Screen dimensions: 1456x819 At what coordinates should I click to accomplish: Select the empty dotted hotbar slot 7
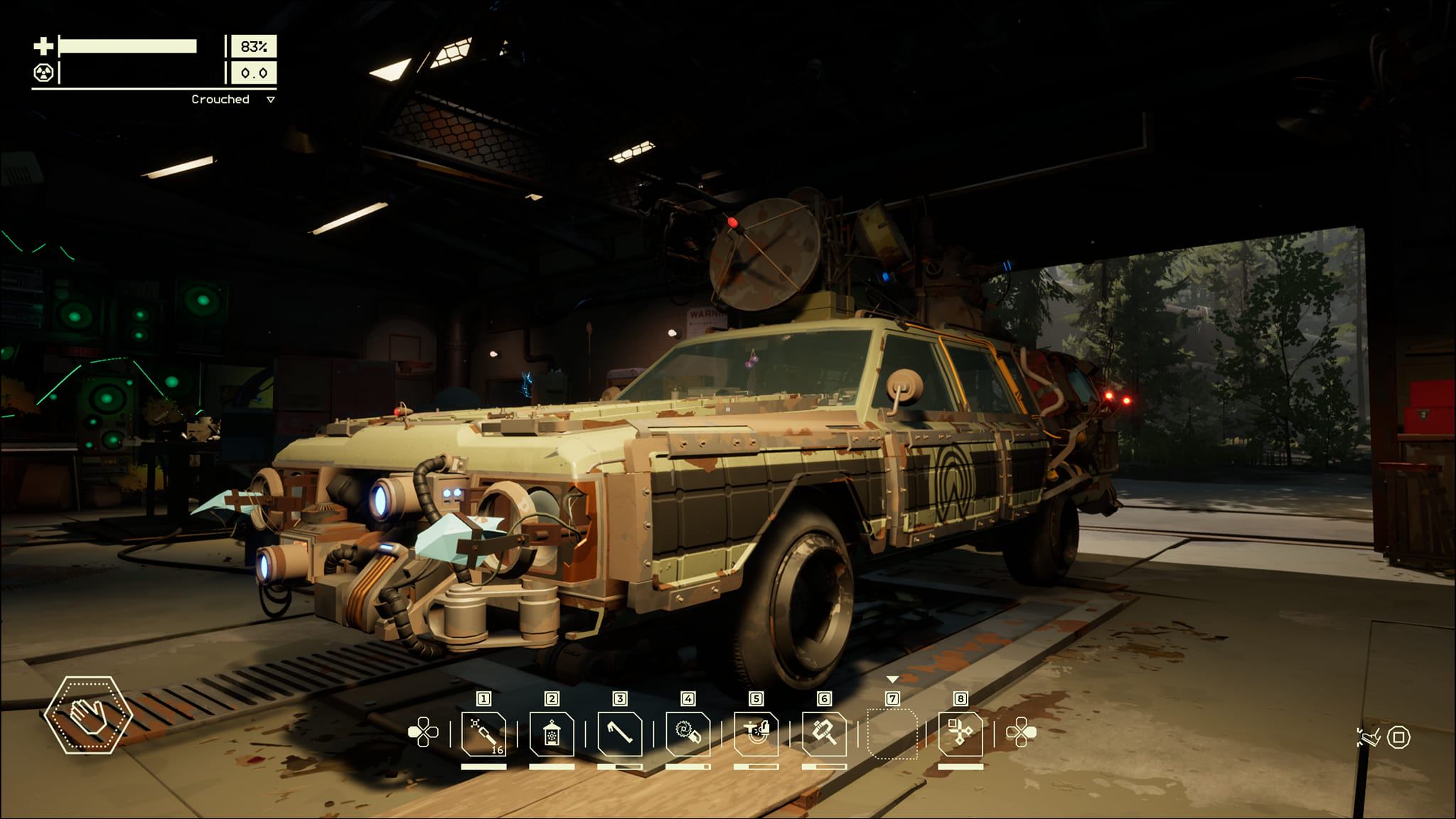[x=892, y=734]
